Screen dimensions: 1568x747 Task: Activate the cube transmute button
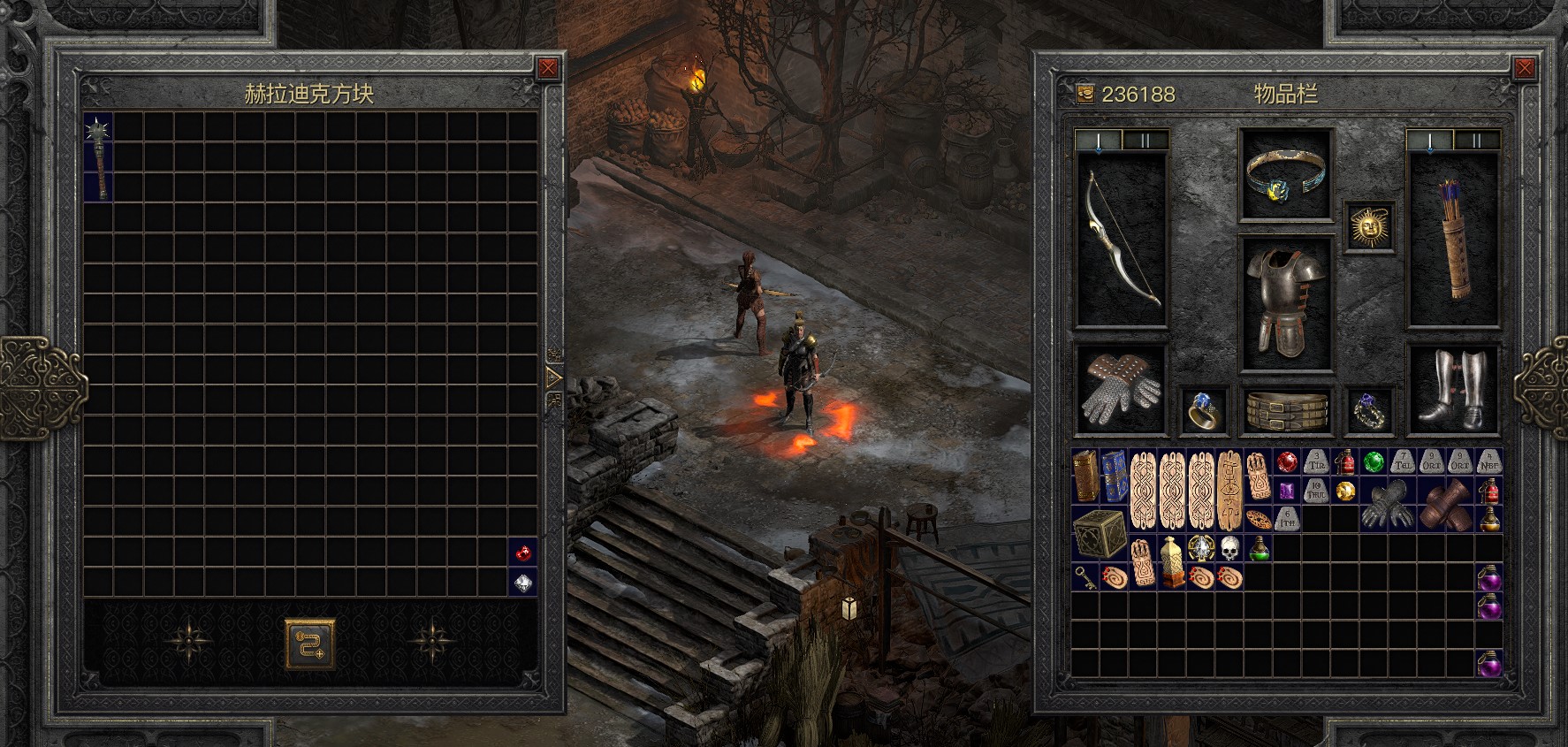tap(309, 643)
